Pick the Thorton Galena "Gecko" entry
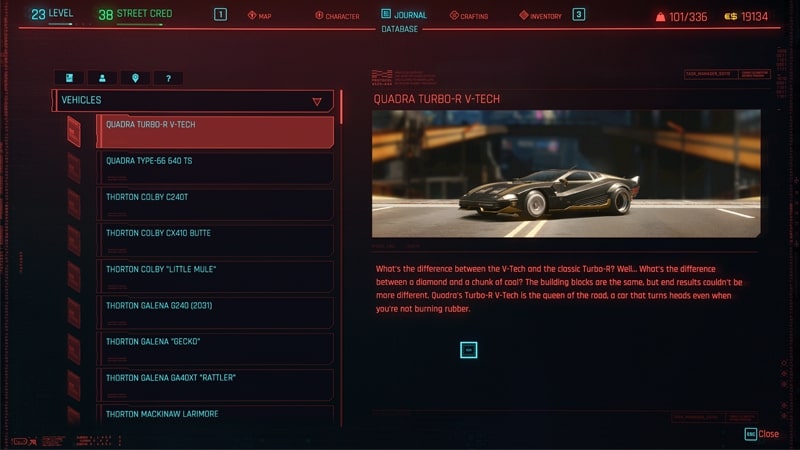Viewport: 800px width, 450px height. click(214, 348)
